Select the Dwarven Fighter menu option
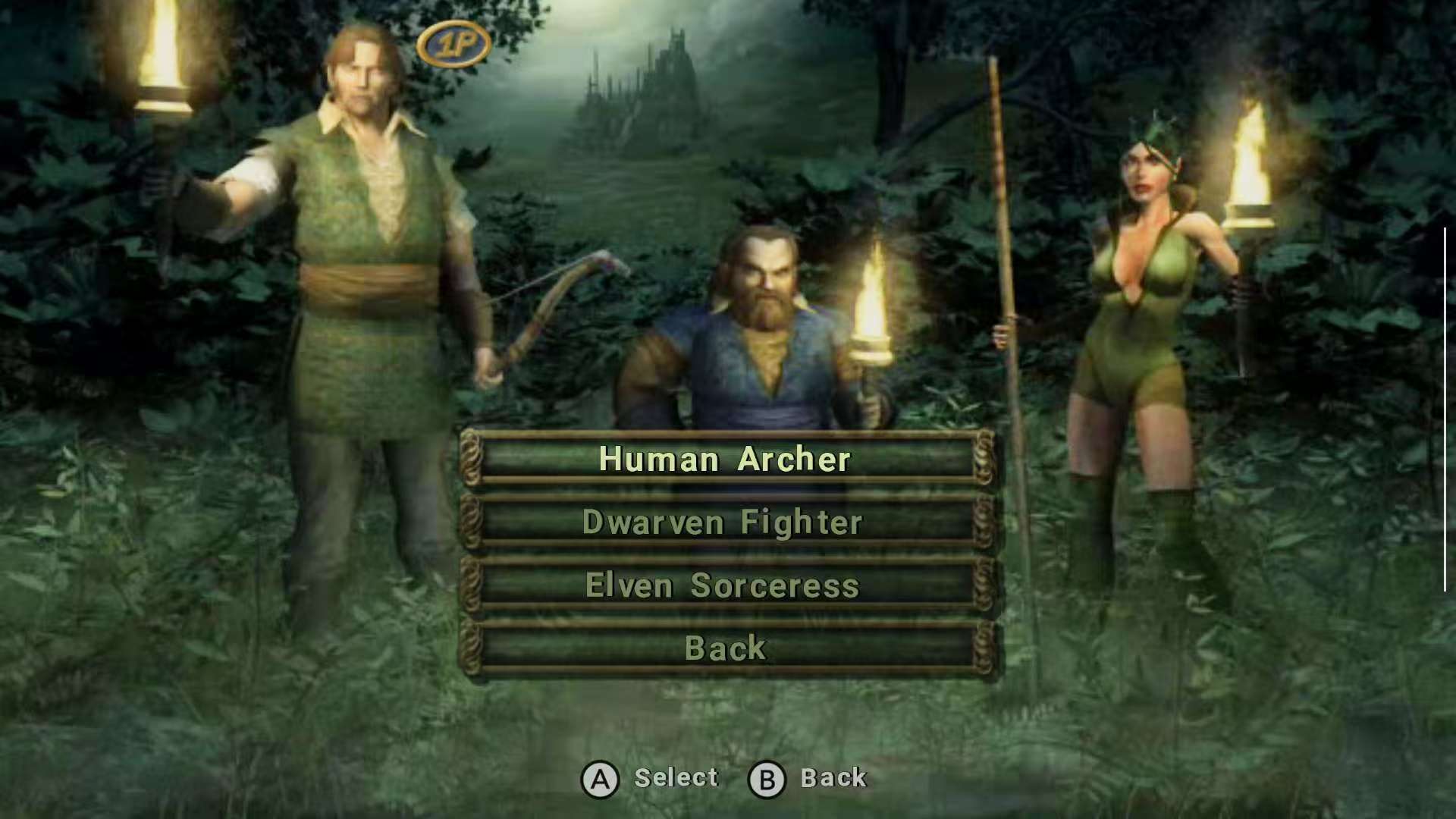The image size is (1456, 819). (724, 522)
